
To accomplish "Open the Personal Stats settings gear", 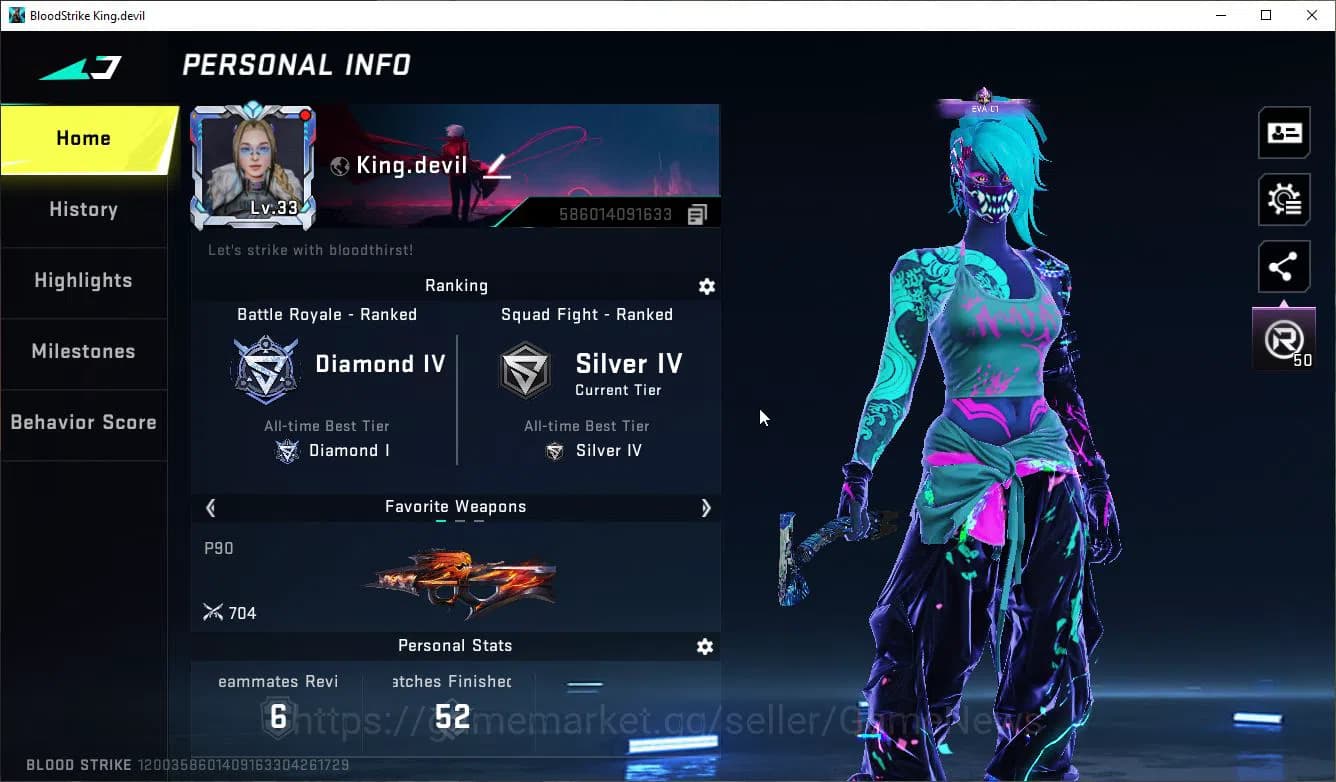I will pos(705,647).
